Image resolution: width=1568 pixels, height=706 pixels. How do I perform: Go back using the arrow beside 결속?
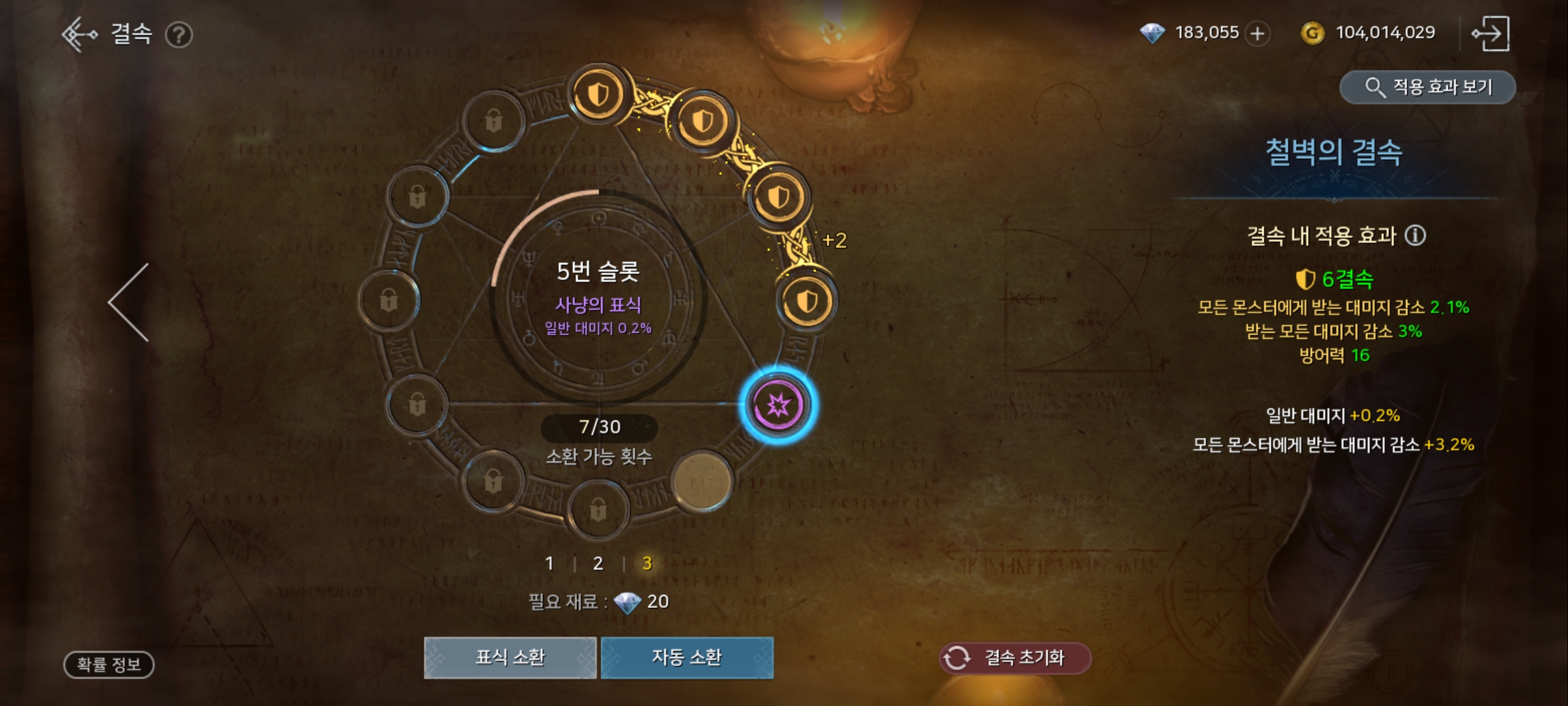[79, 34]
